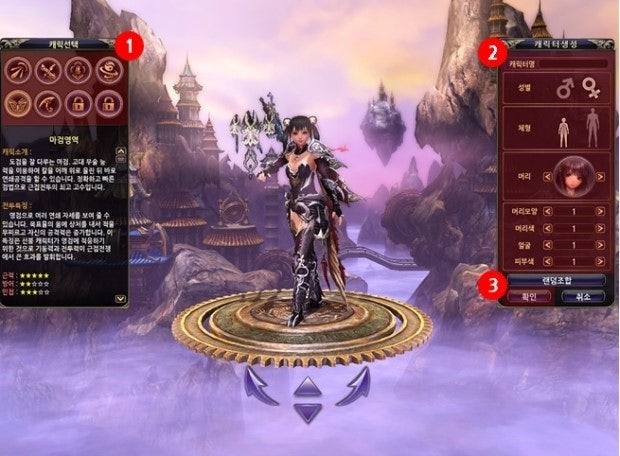
Task: Choose the butterfly wings class icon
Action: point(20,101)
